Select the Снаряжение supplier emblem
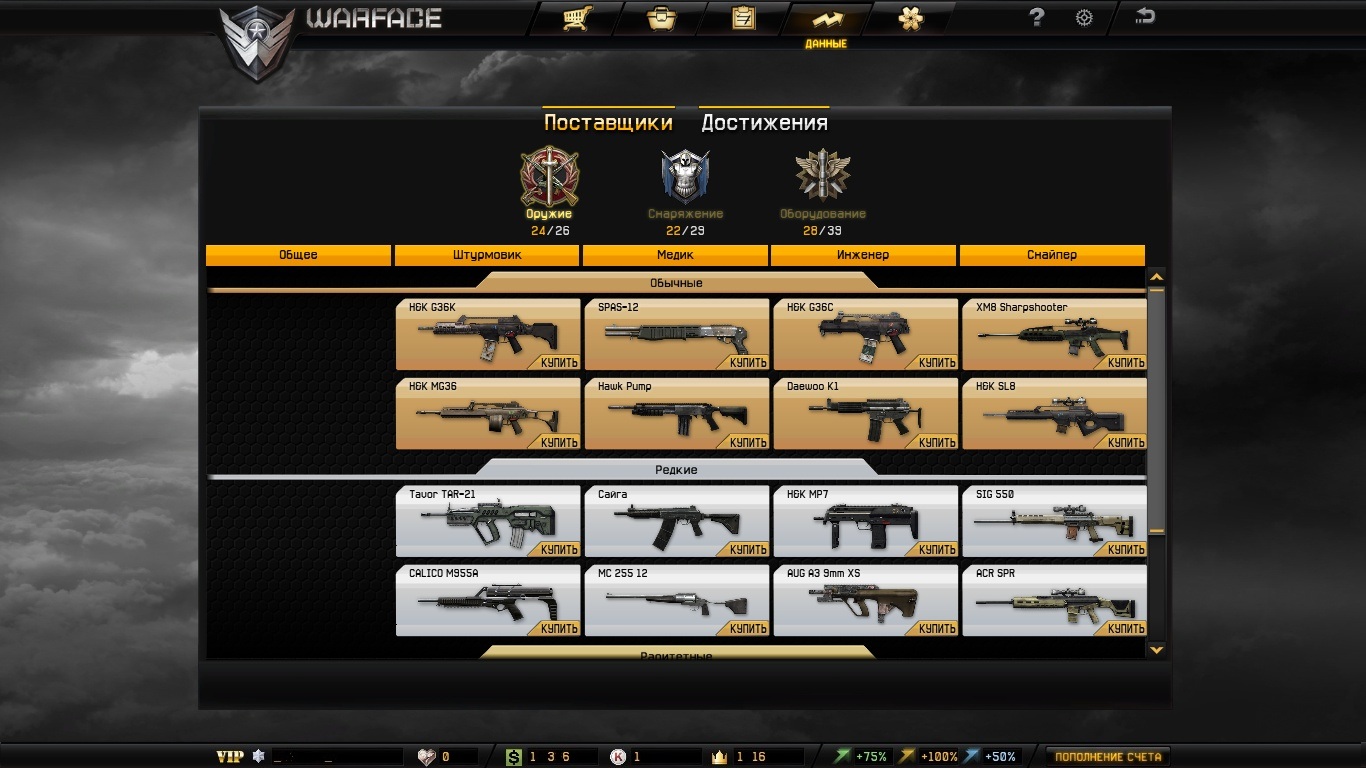The height and width of the screenshot is (768, 1366). pyautogui.click(x=685, y=177)
